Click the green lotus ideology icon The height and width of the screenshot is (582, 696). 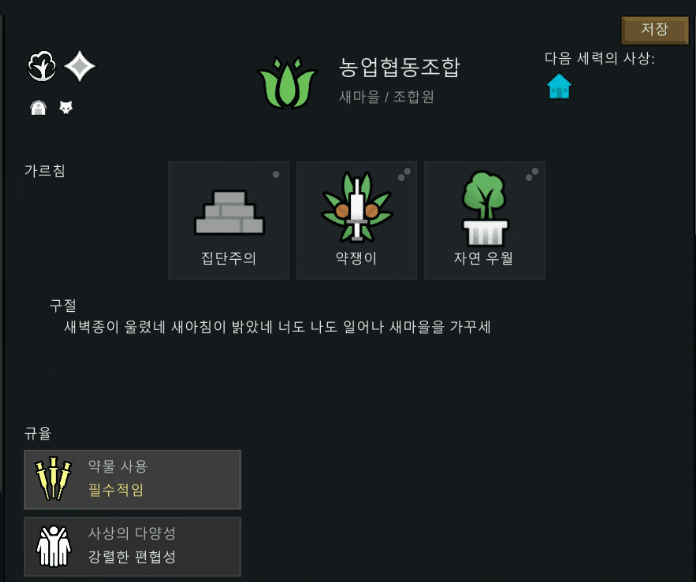[287, 83]
